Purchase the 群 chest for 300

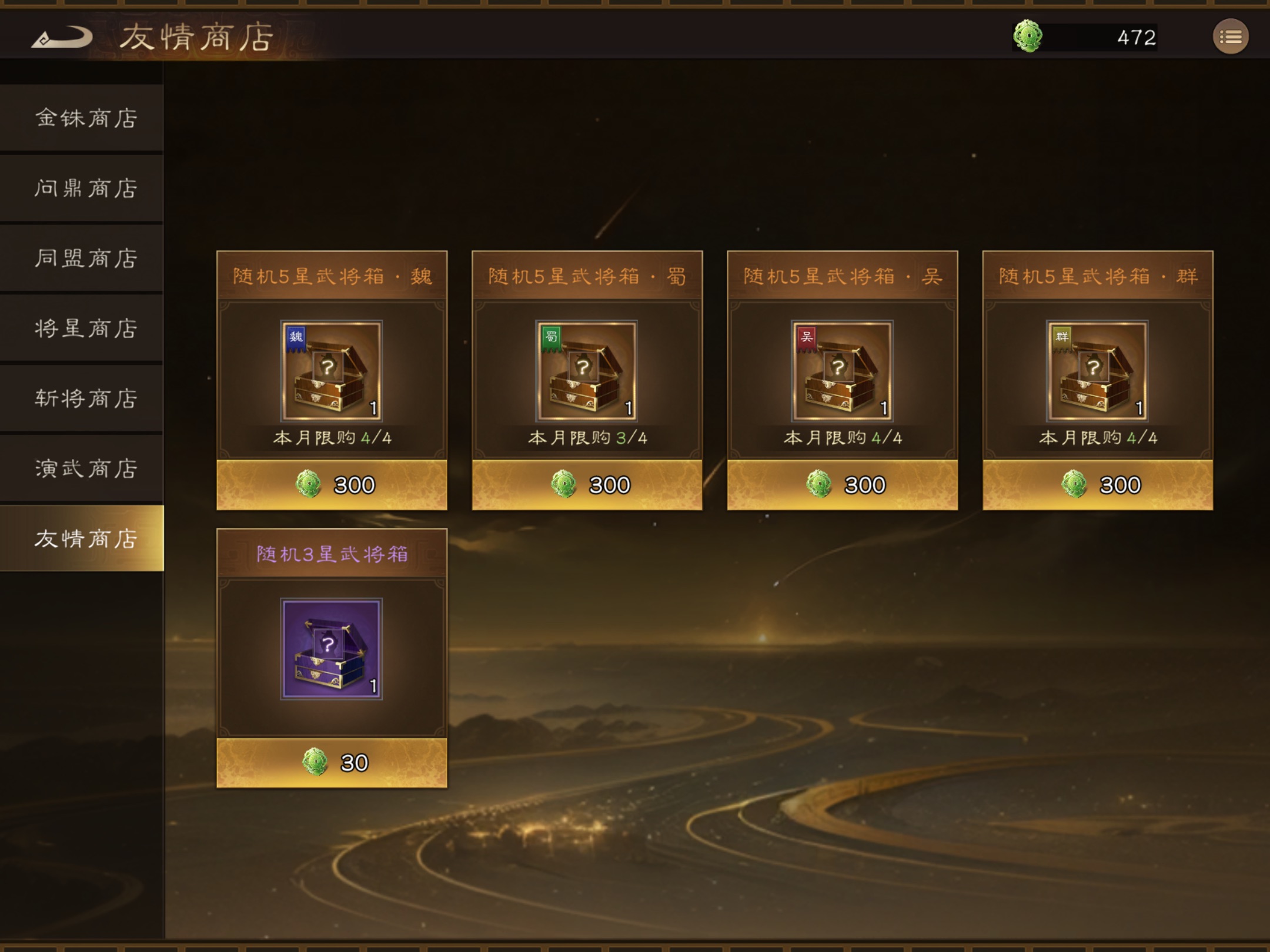coord(1097,485)
